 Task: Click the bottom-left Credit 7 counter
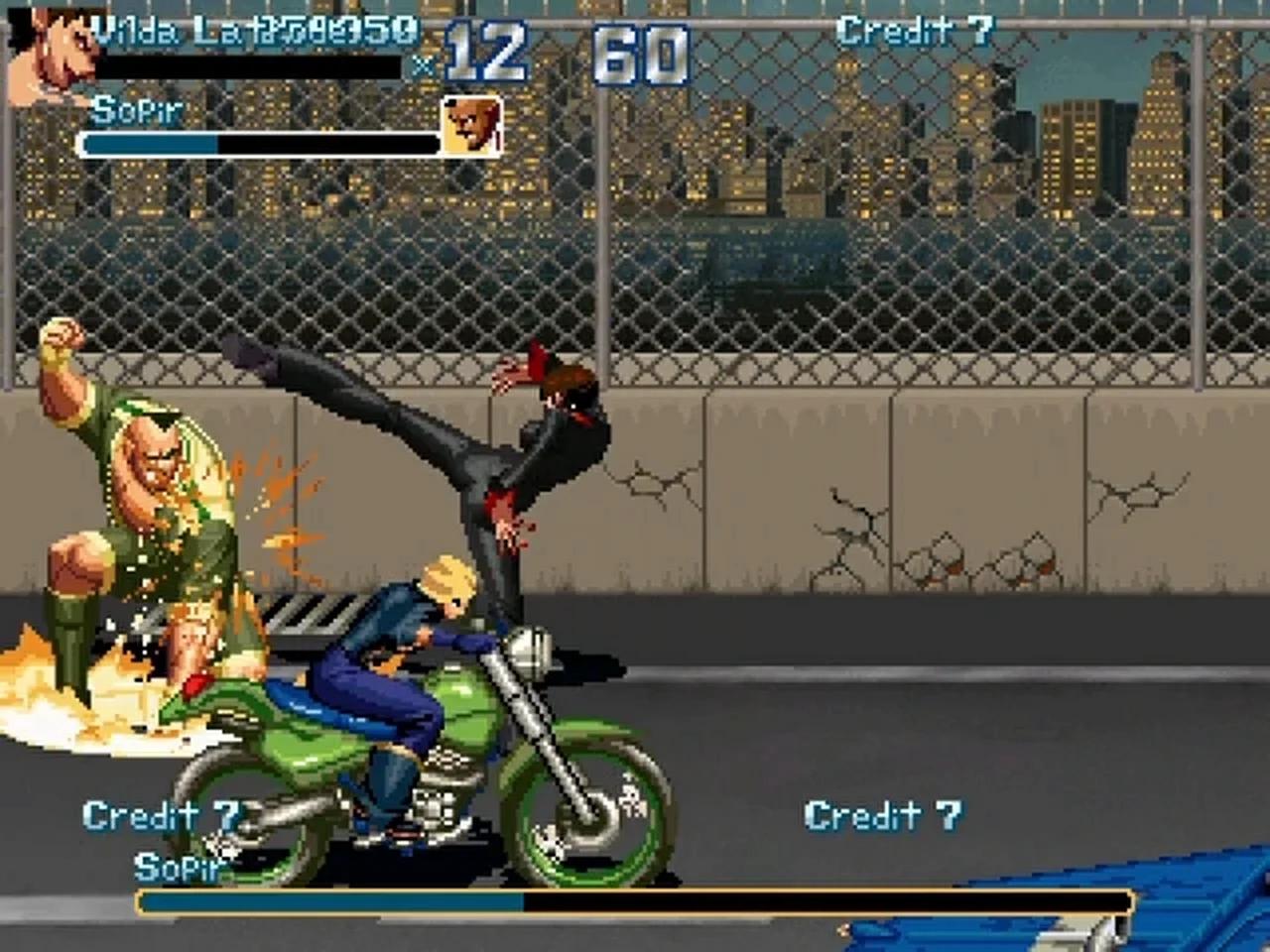coord(162,815)
